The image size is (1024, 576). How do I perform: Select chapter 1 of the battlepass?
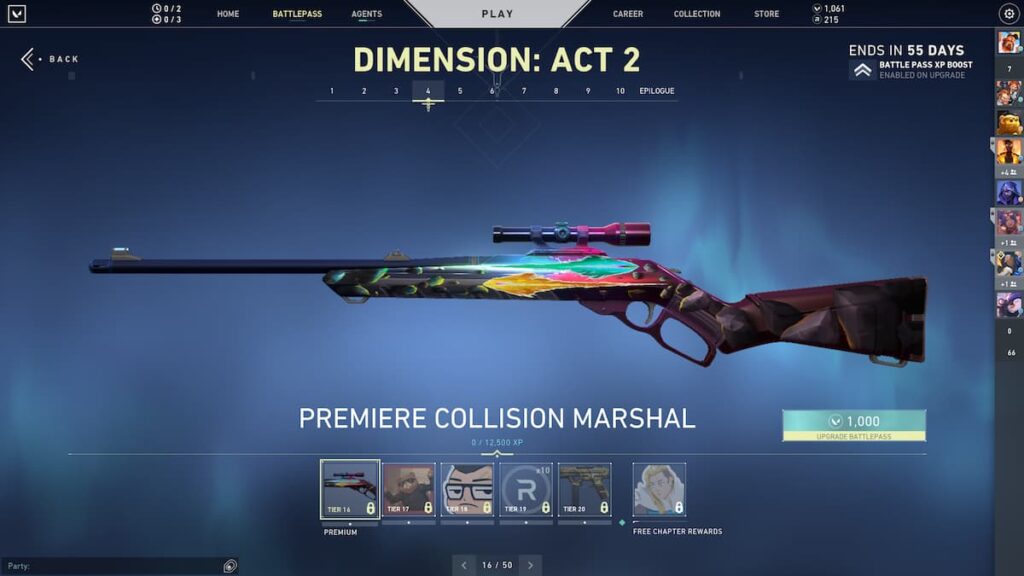click(332, 91)
